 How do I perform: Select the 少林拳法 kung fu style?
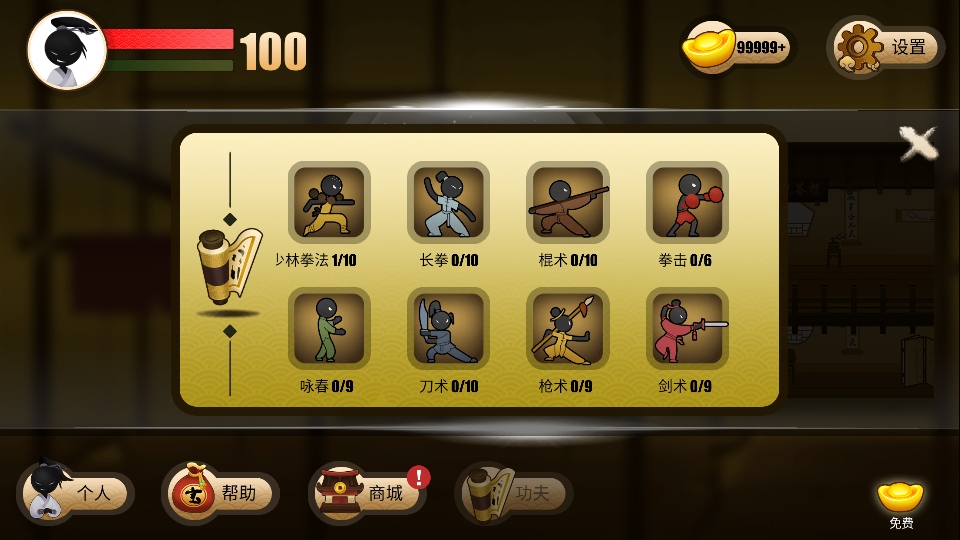[x=329, y=202]
